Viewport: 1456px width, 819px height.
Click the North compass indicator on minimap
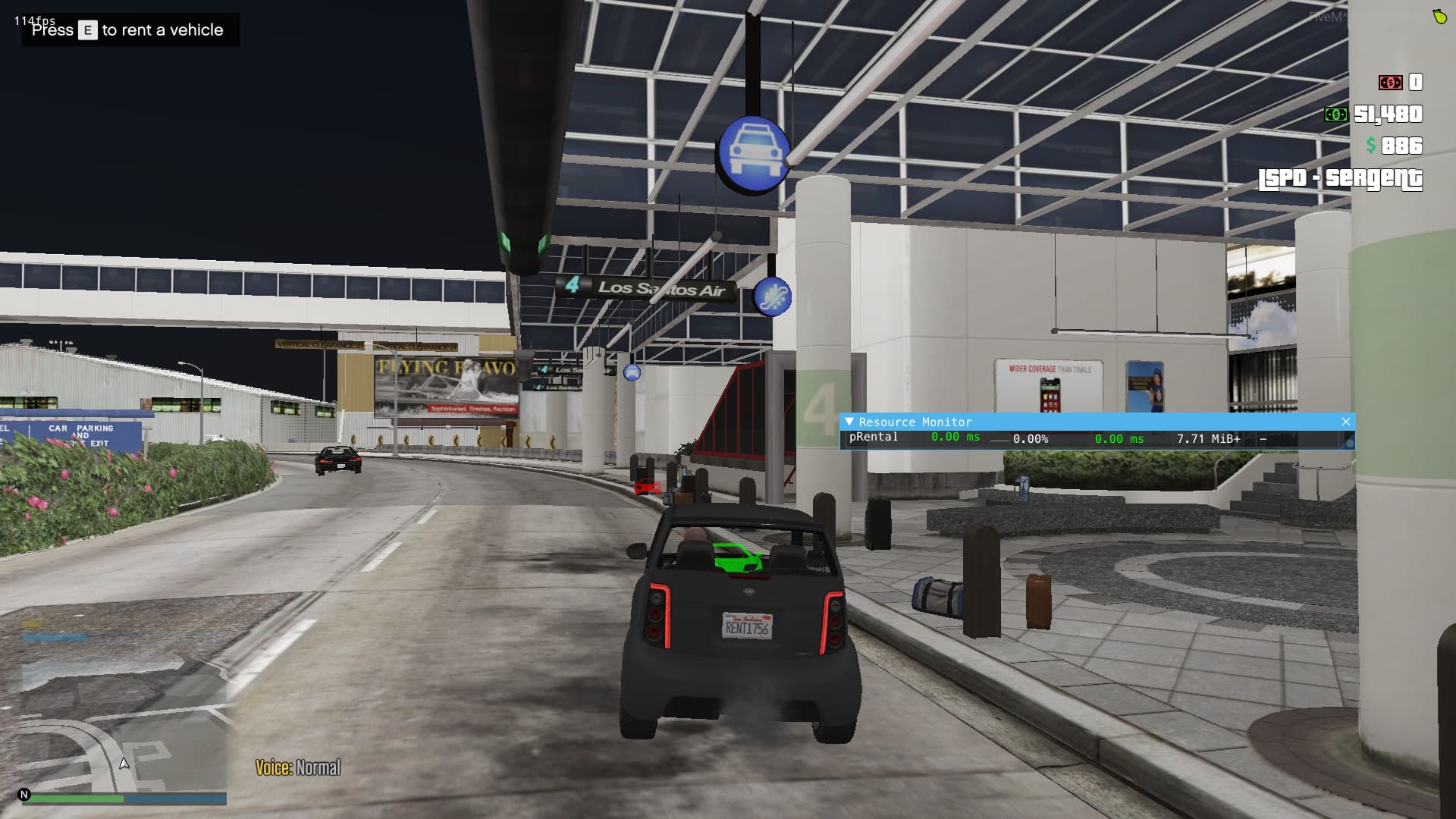coord(24,795)
